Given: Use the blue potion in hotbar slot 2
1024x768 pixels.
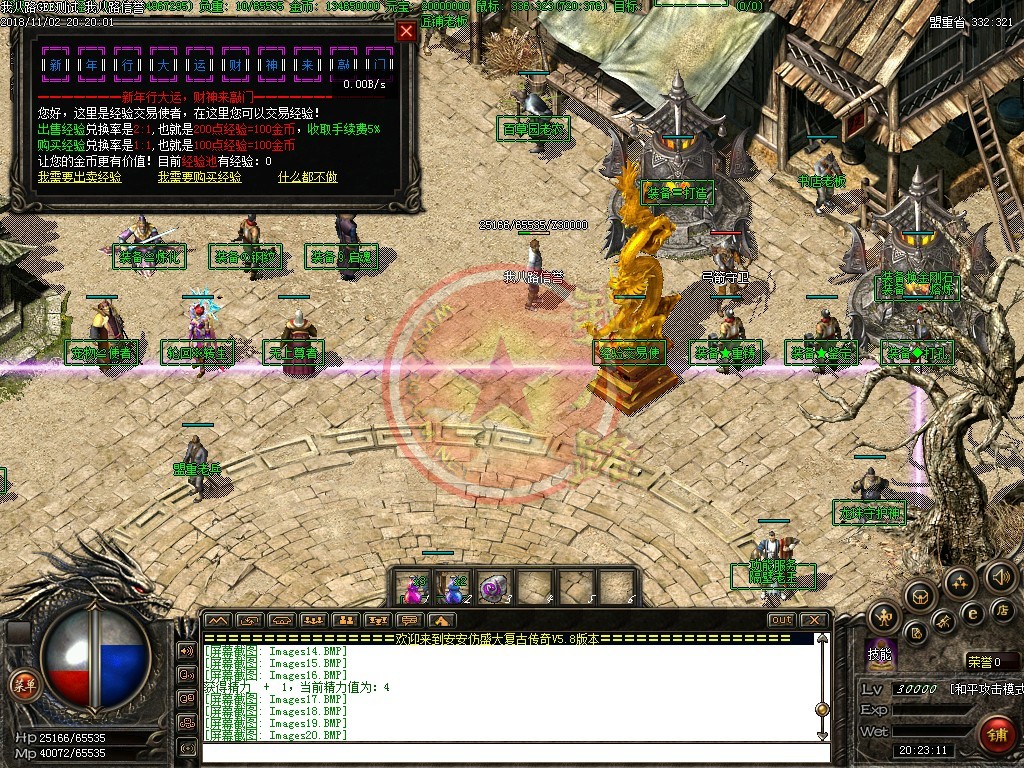Looking at the screenshot, I should coord(453,588).
